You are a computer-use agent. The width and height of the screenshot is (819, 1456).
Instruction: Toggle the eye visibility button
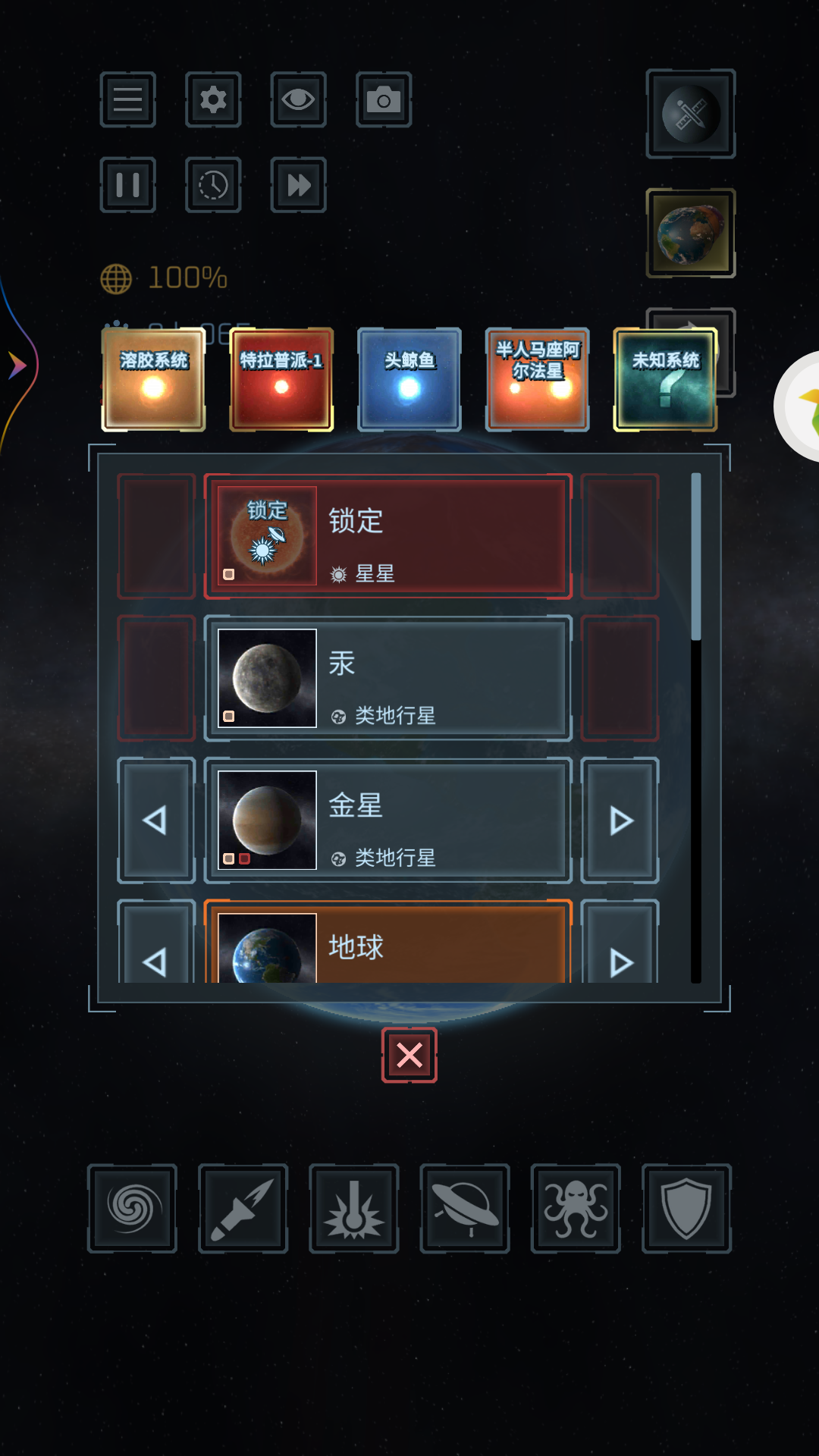pos(298,99)
